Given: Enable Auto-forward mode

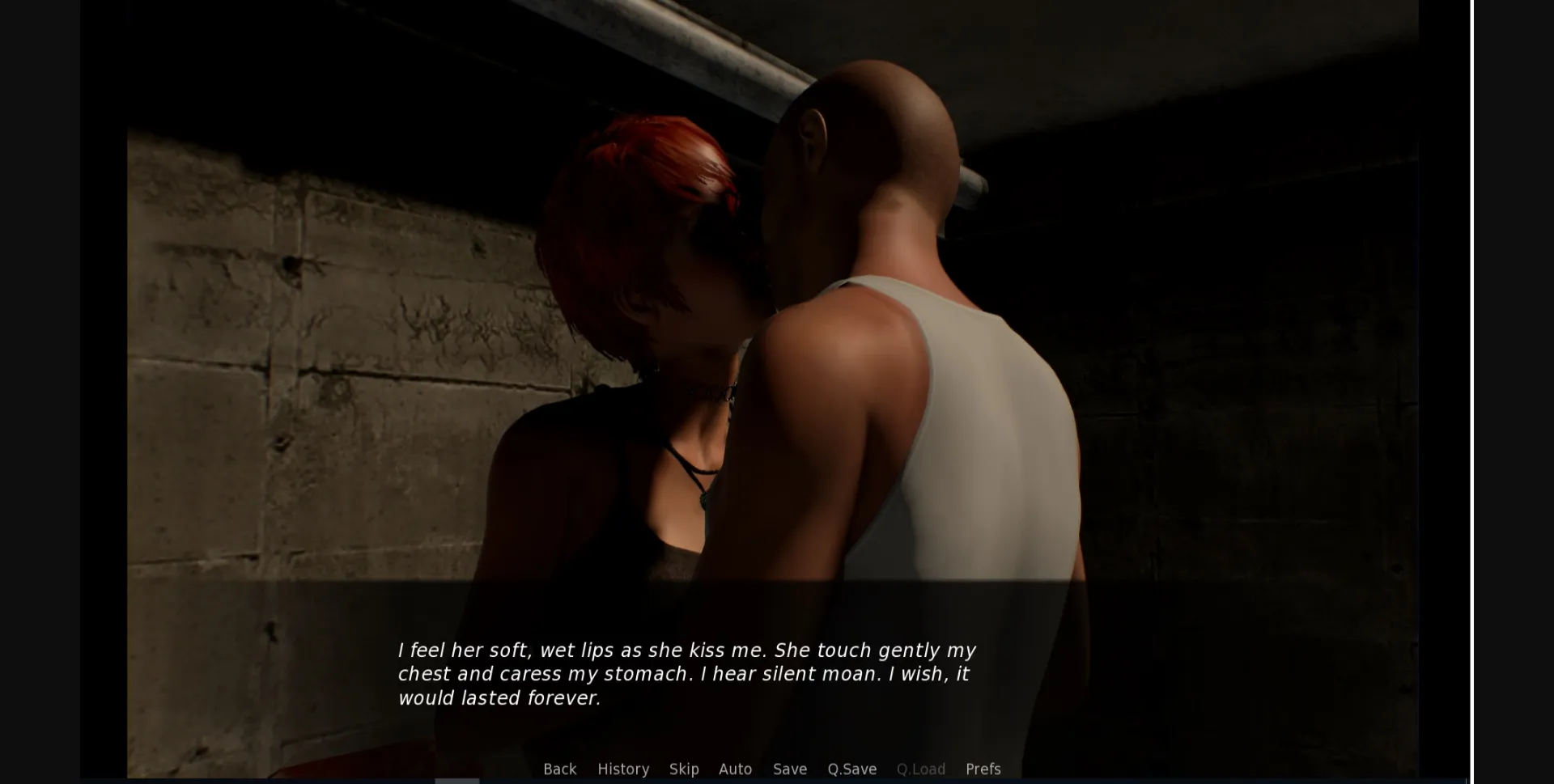Looking at the screenshot, I should (x=735, y=769).
